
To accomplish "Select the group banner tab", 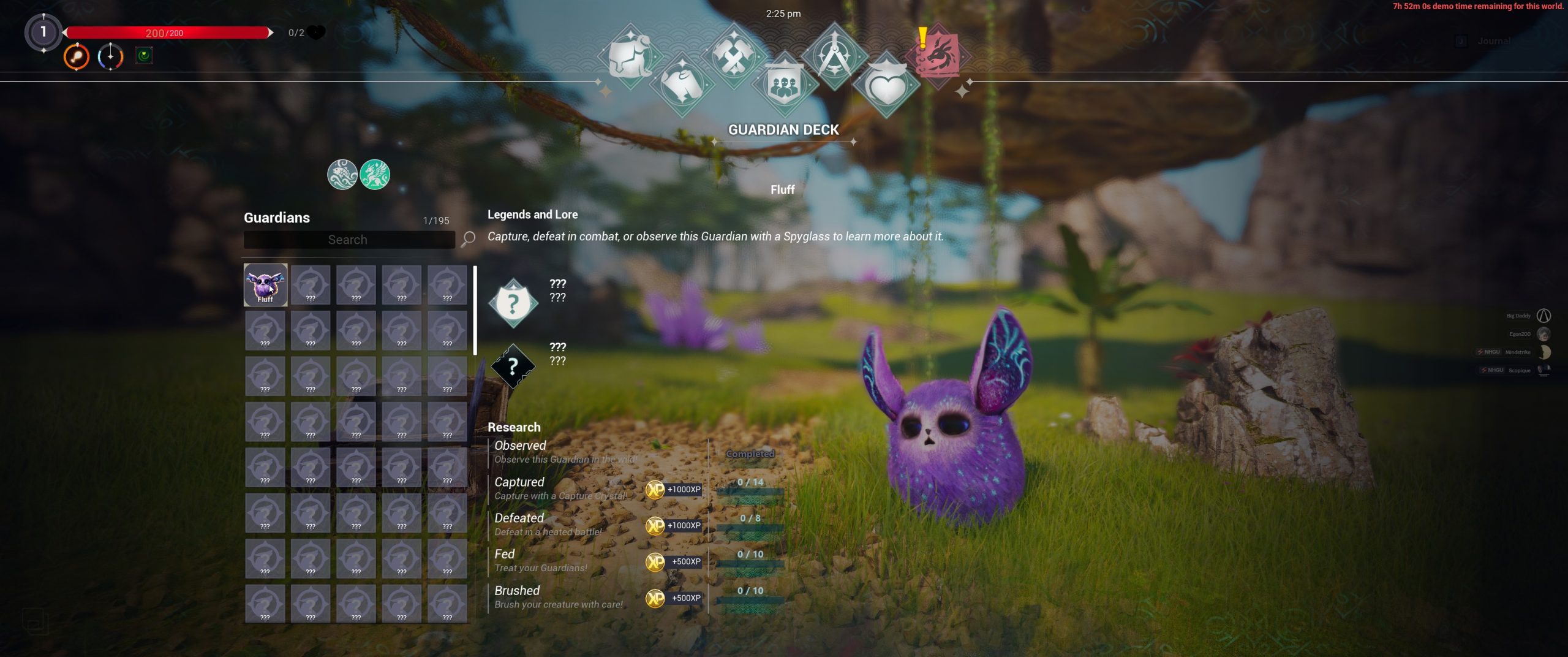I will coord(784,85).
